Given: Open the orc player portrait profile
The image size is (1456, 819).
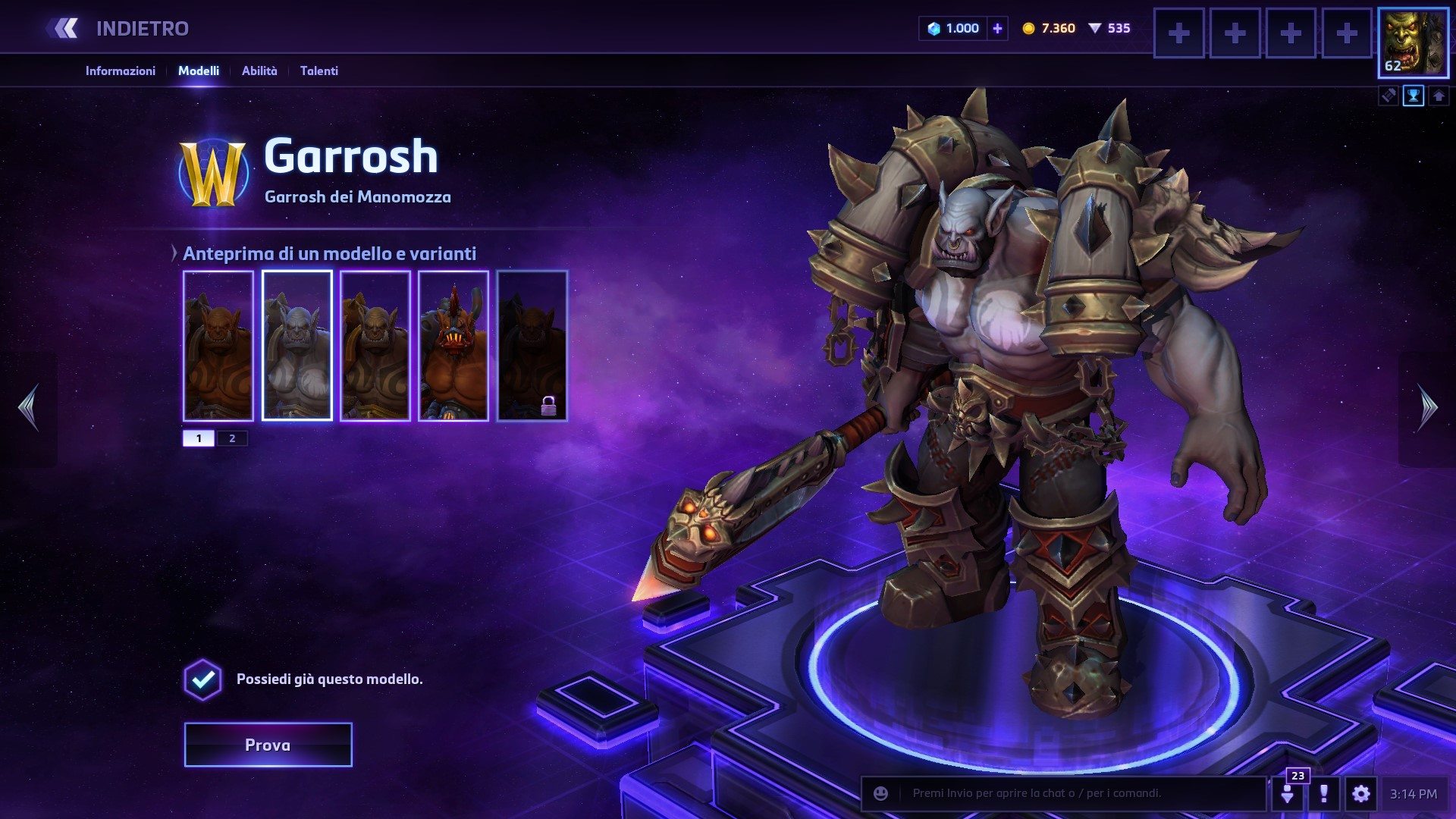Looking at the screenshot, I should pyautogui.click(x=1413, y=42).
